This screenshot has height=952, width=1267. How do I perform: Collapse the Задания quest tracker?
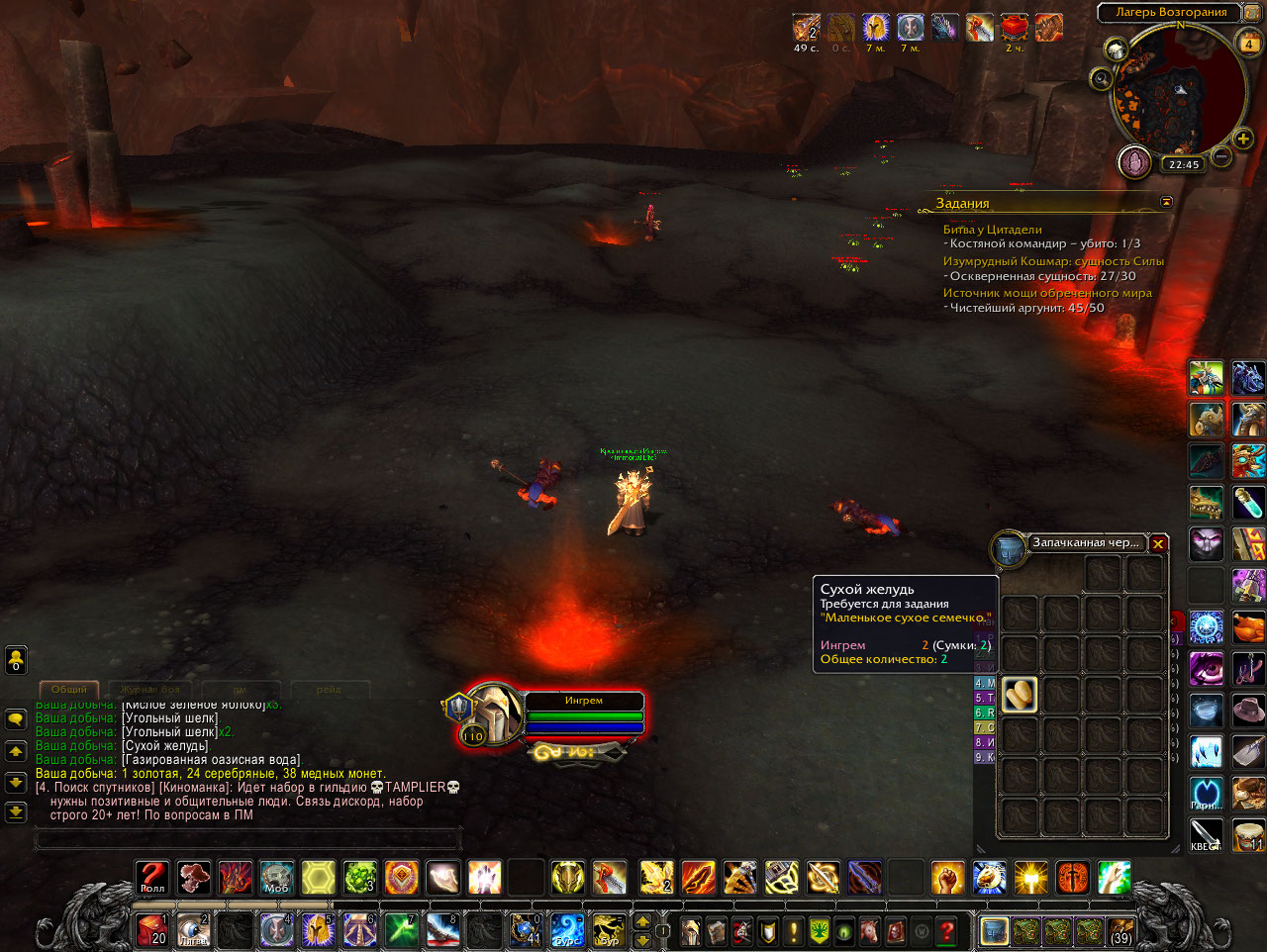1166,202
